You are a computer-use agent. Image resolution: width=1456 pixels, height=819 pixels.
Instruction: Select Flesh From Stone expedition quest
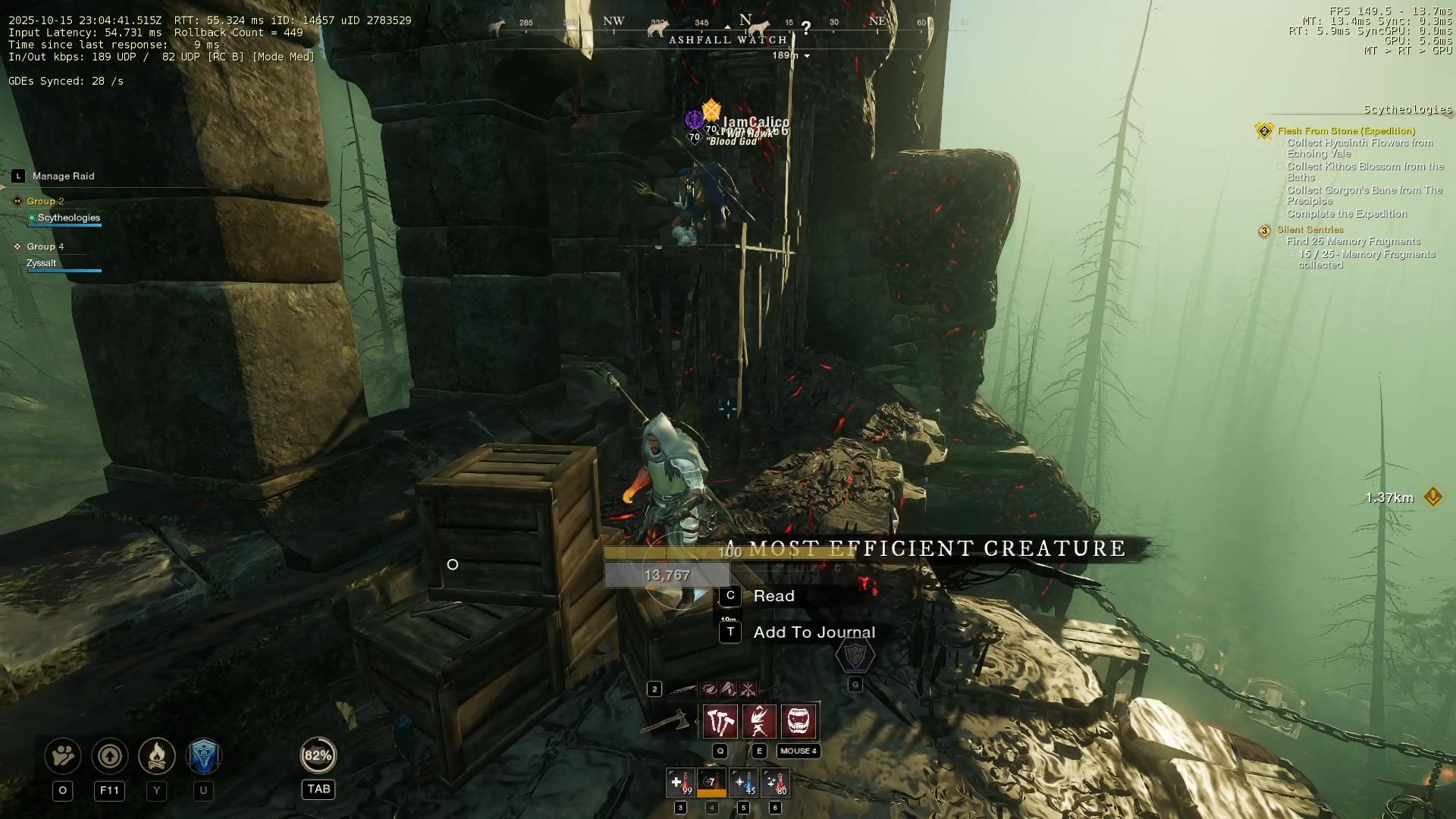pos(1346,131)
